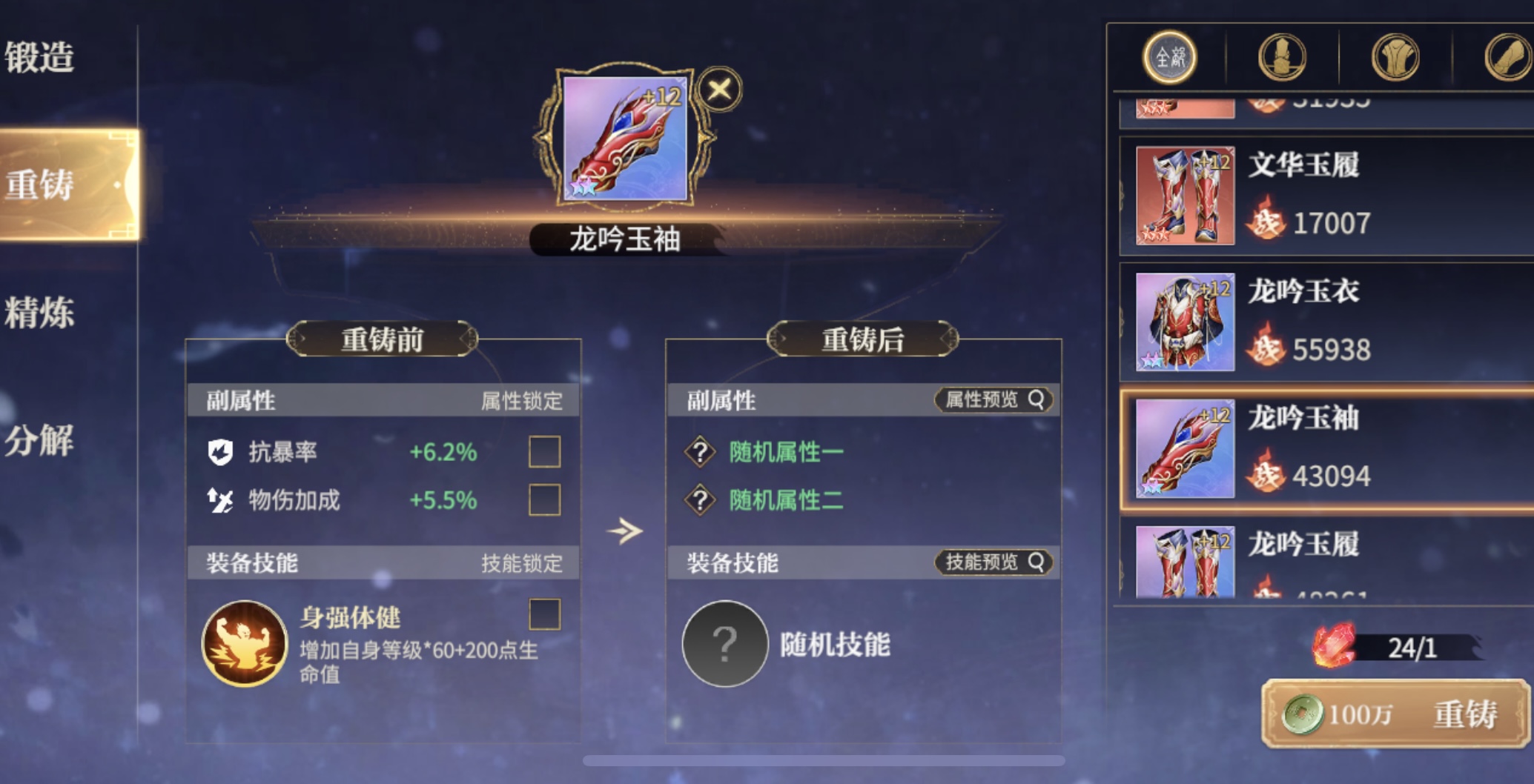
Task: Open the 精炼 refine tab
Action: pyautogui.click(x=41, y=312)
